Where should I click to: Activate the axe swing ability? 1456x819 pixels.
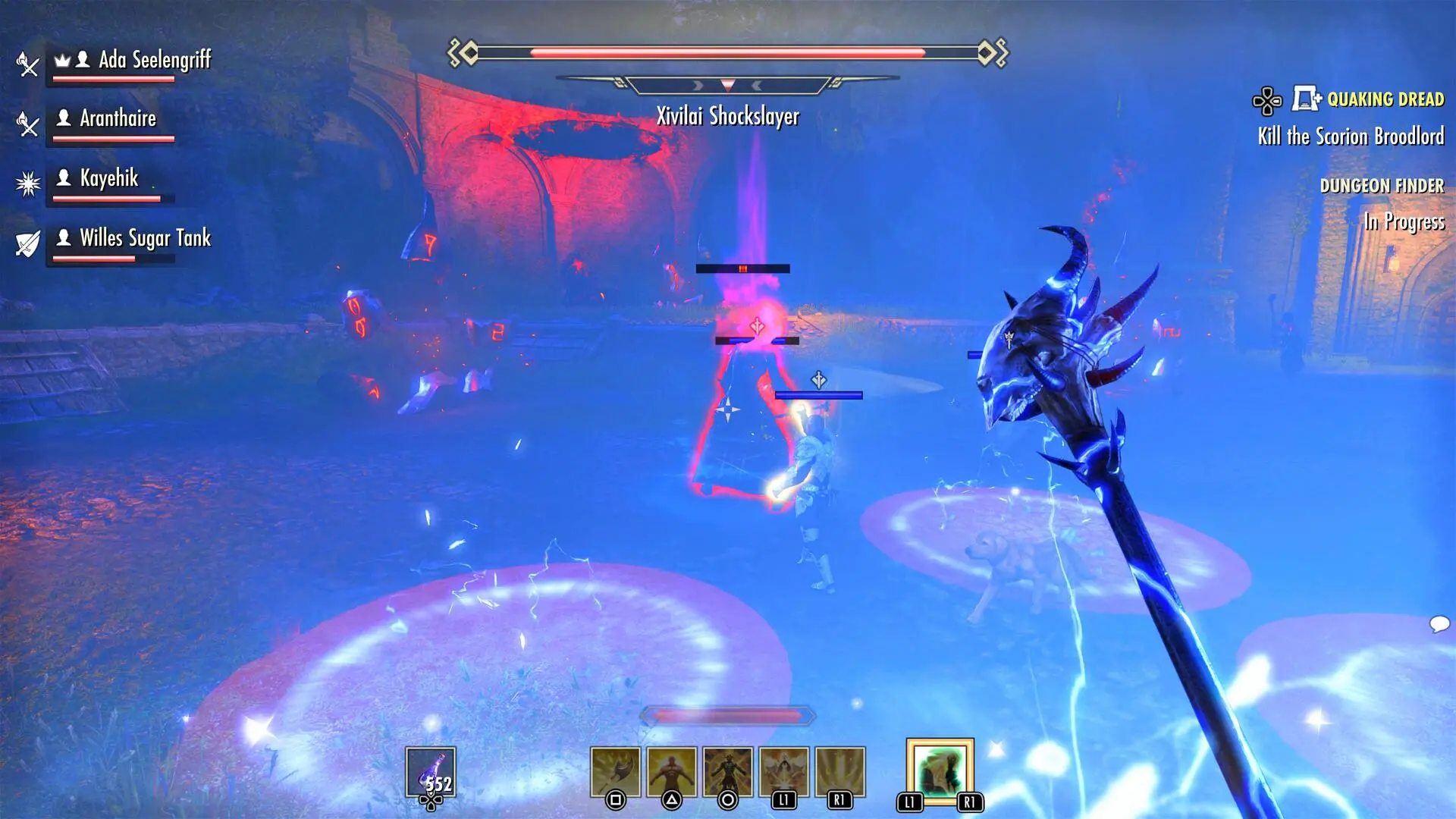pos(615,772)
